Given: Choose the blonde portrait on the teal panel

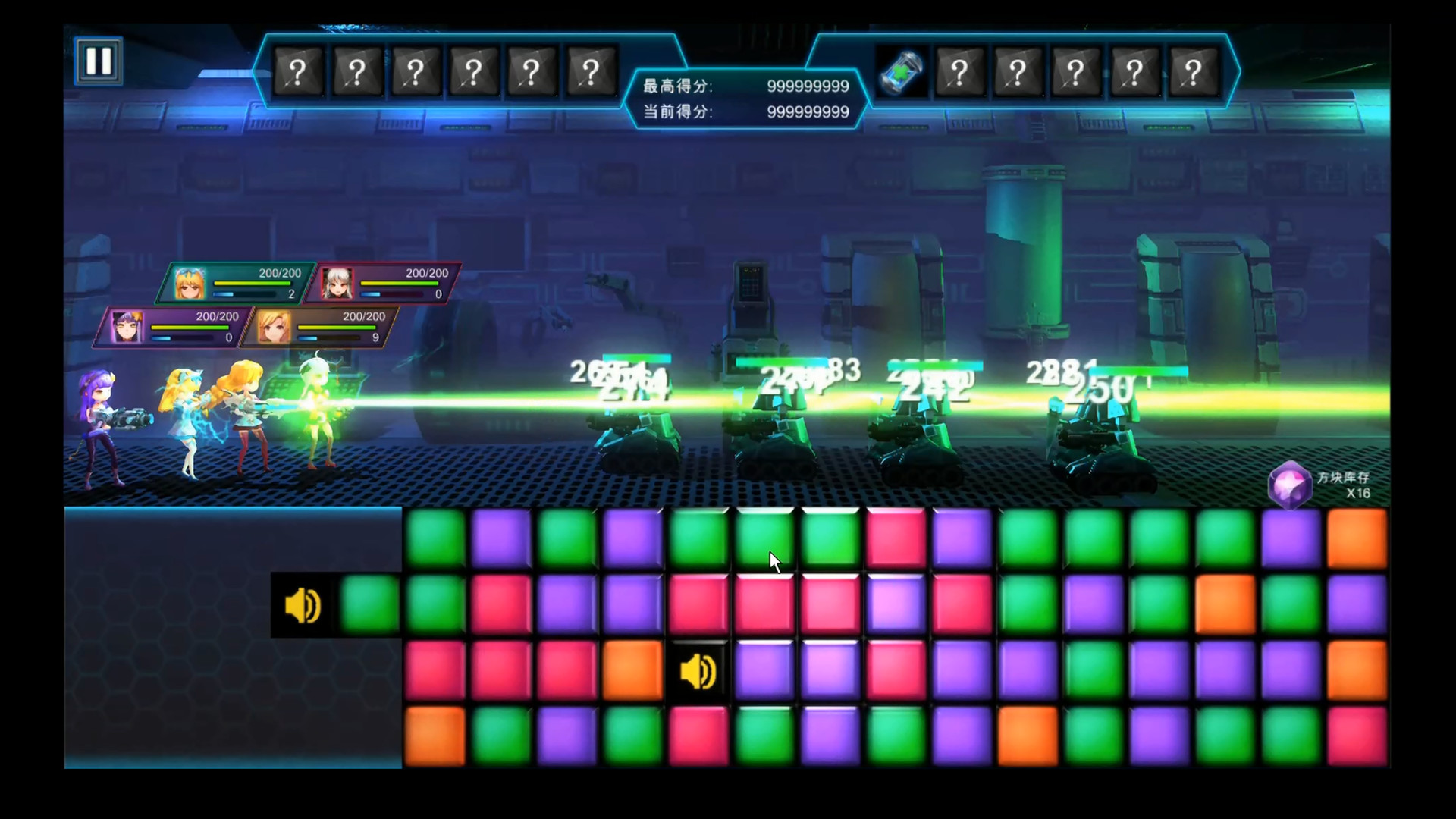Looking at the screenshot, I should tap(190, 284).
